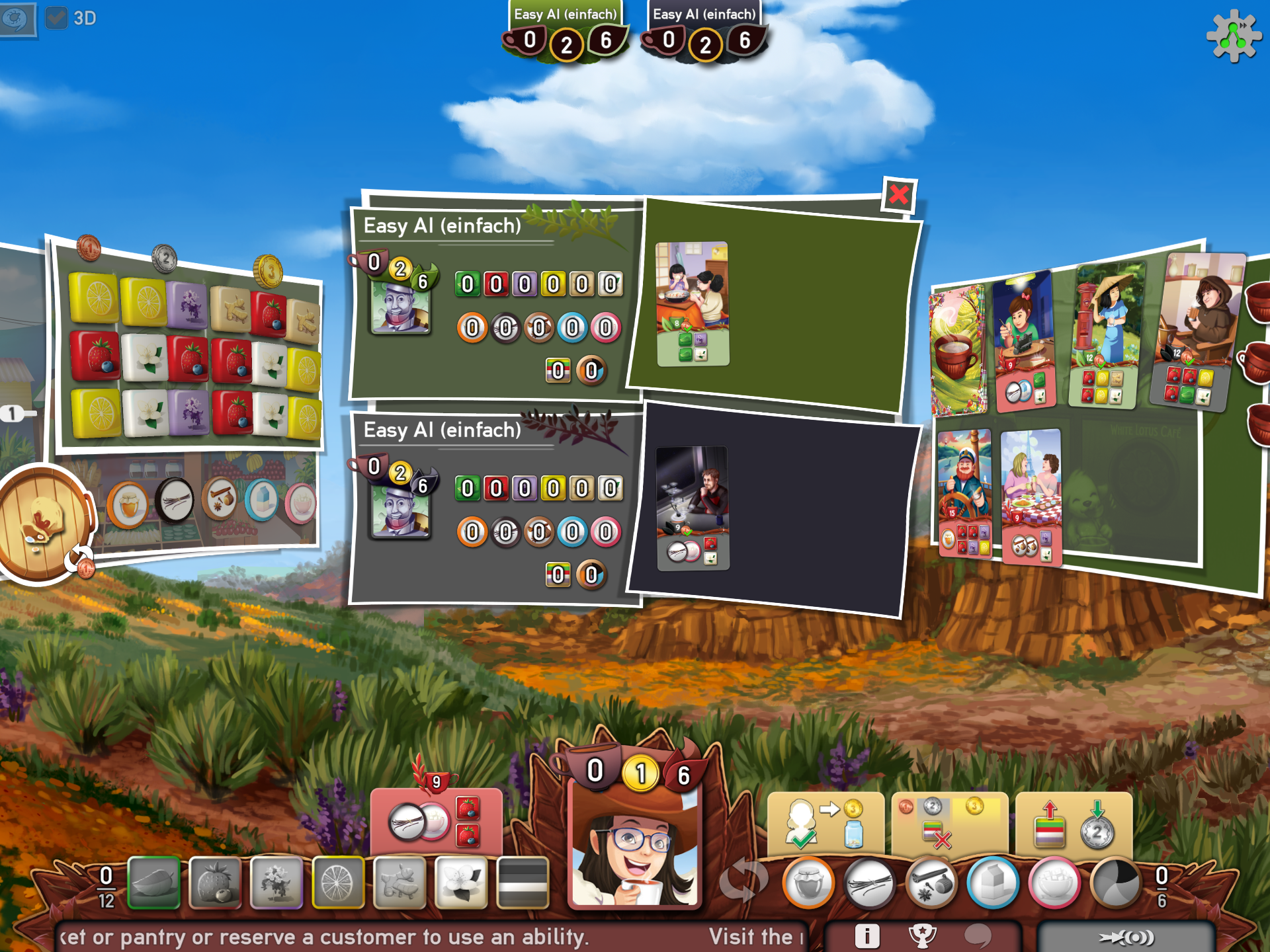Screen dimensions: 1270x952
Task: Expand the camera rotate control top-left
Action: click(x=17, y=20)
